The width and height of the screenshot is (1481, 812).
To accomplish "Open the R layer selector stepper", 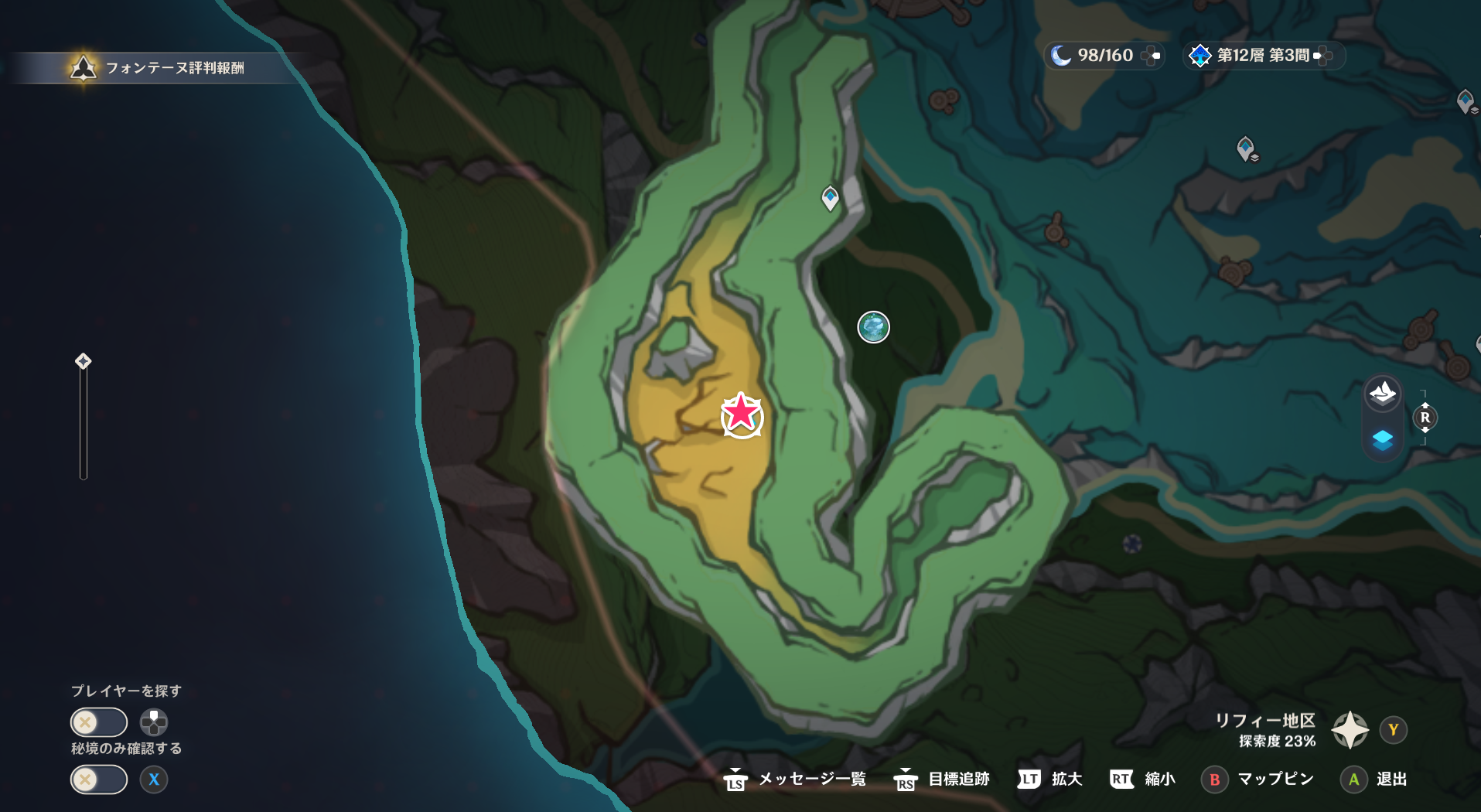I will (x=1424, y=418).
